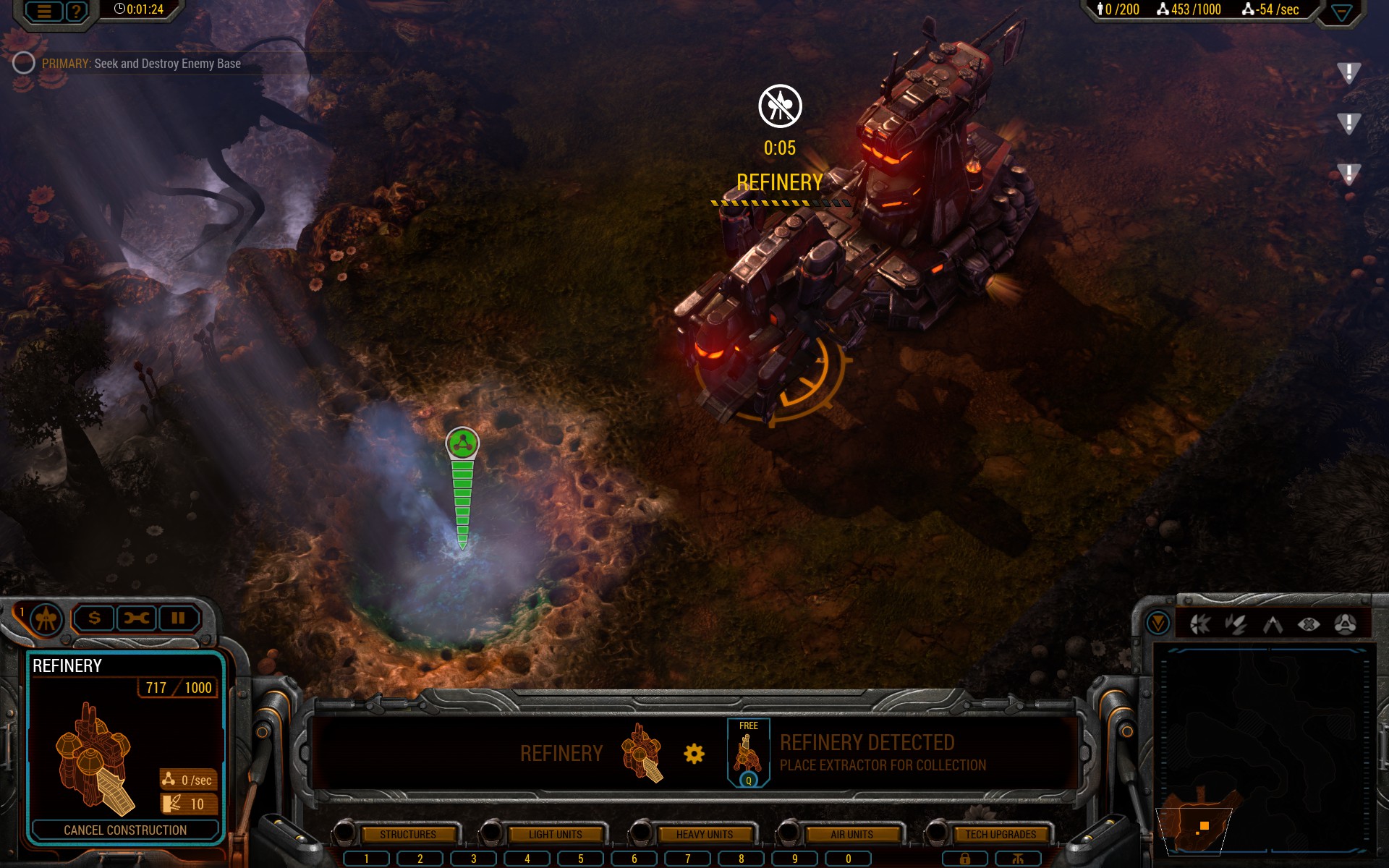Activate the wrench repair button
Screen dimensions: 1389x868
[136, 618]
